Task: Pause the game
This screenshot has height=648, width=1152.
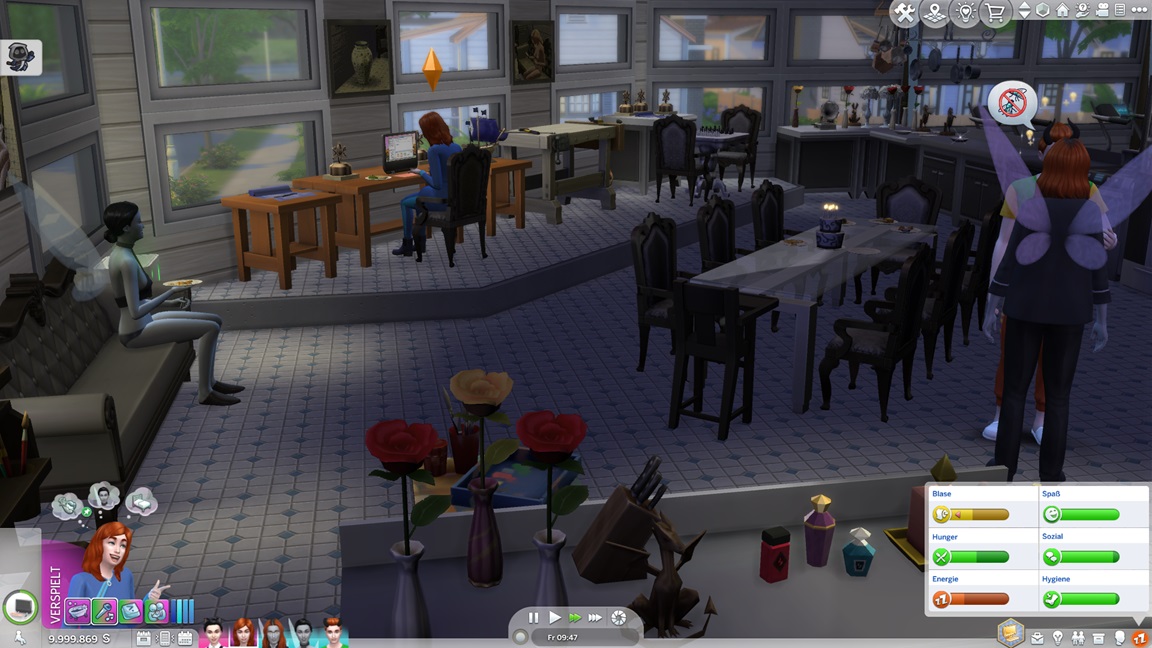Action: (533, 618)
